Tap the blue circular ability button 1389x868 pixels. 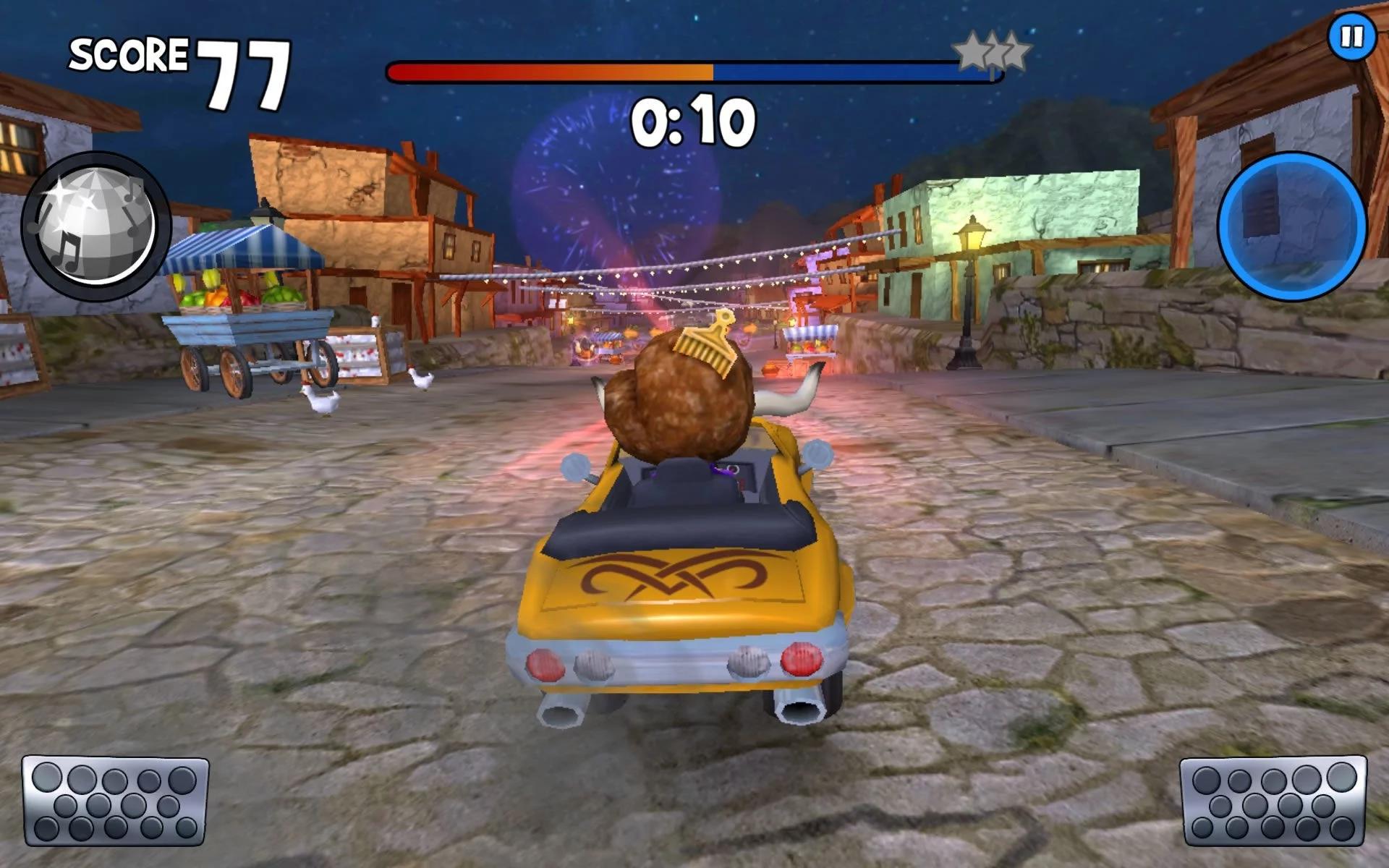[1292, 226]
